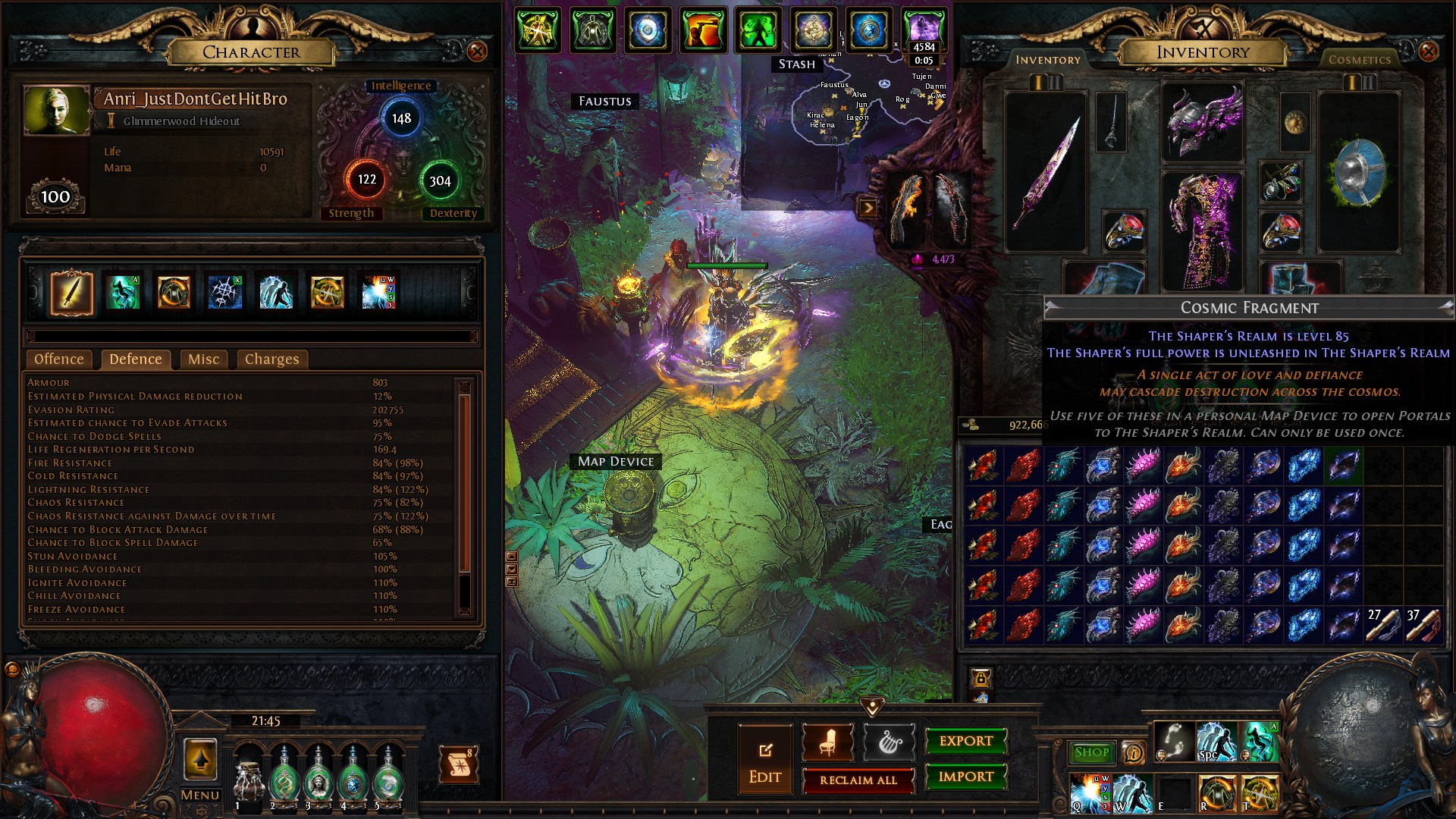Select the equipped round shield slot
The height and width of the screenshot is (819, 1456).
[1358, 172]
